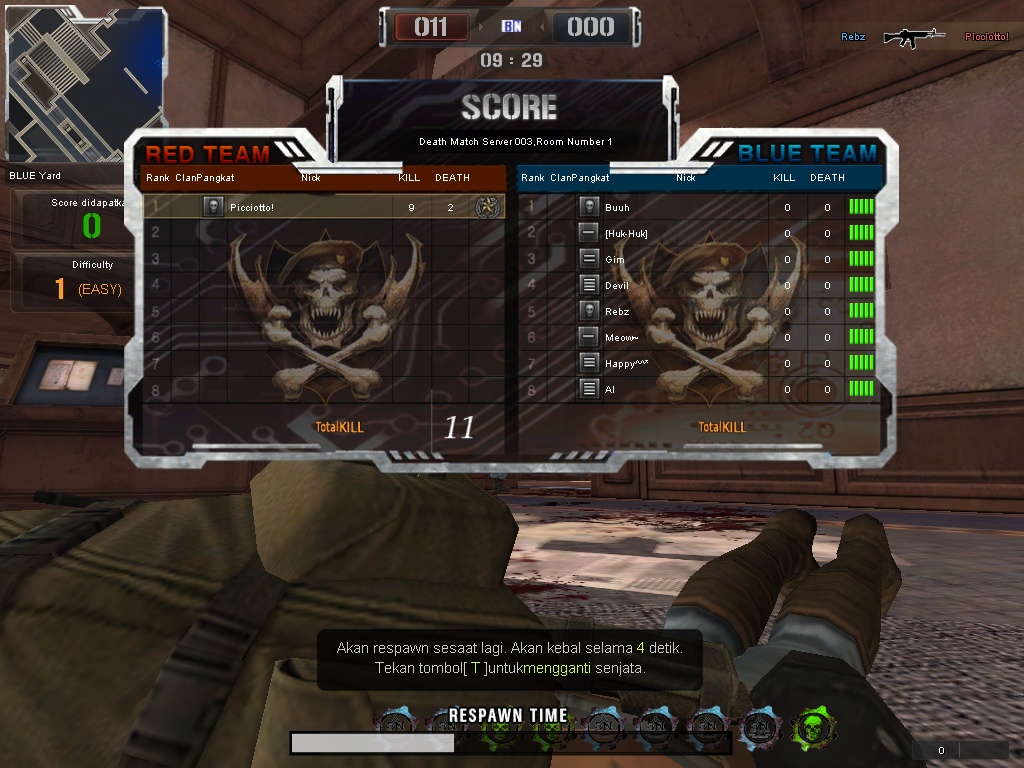Viewport: 1024px width, 768px height.
Task: Click the skull rank icon beside Buuh
Action: point(589,207)
